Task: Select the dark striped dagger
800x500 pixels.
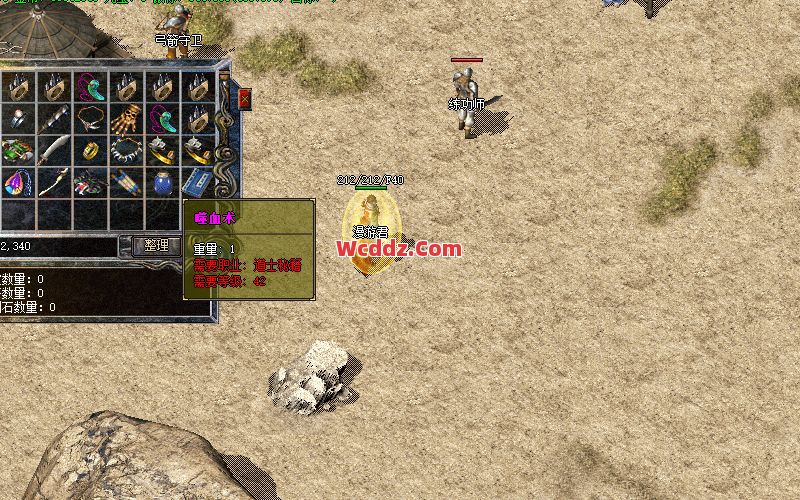Action: point(54,118)
